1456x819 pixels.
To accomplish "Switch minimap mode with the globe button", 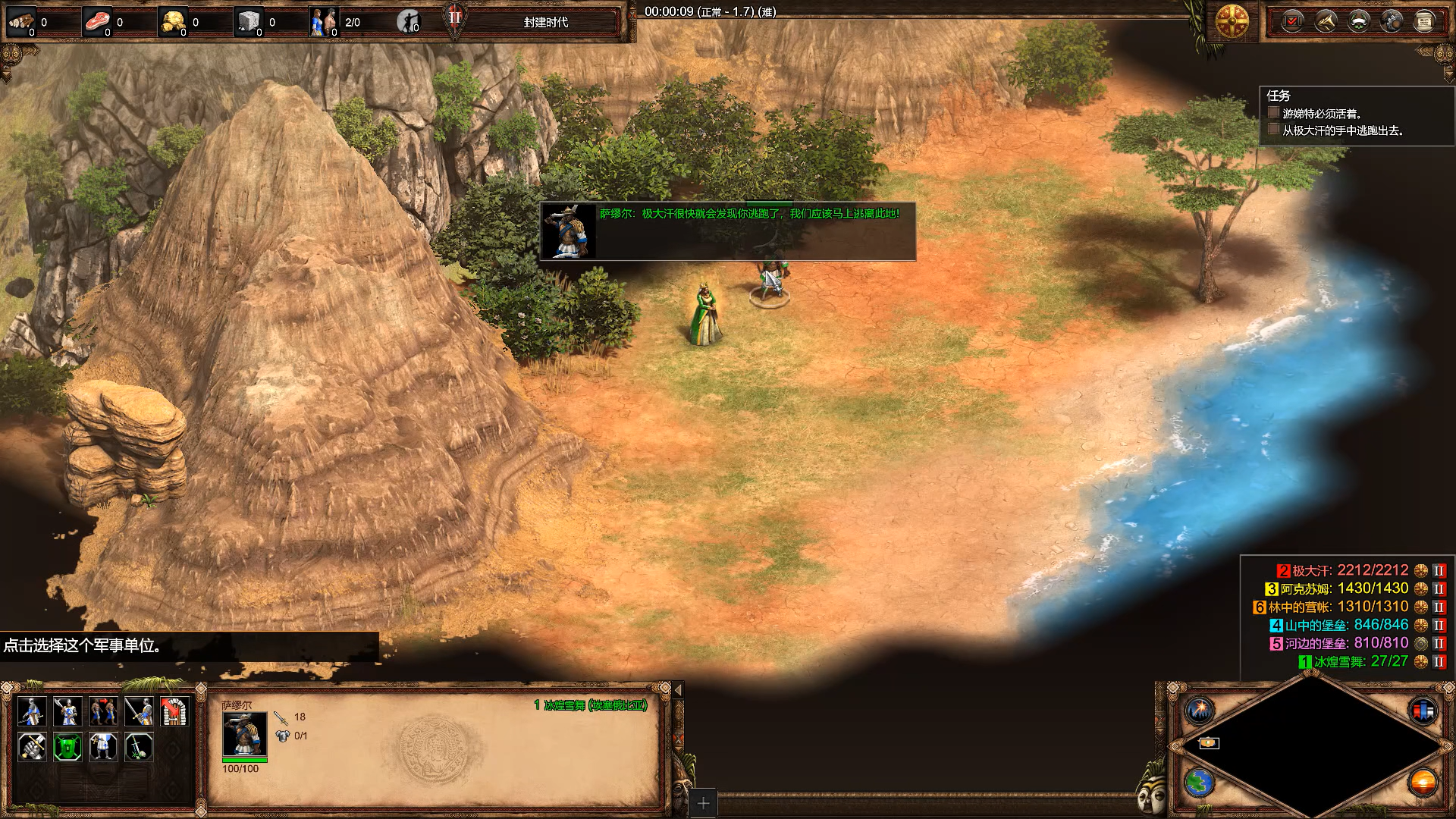I will [x=1200, y=782].
